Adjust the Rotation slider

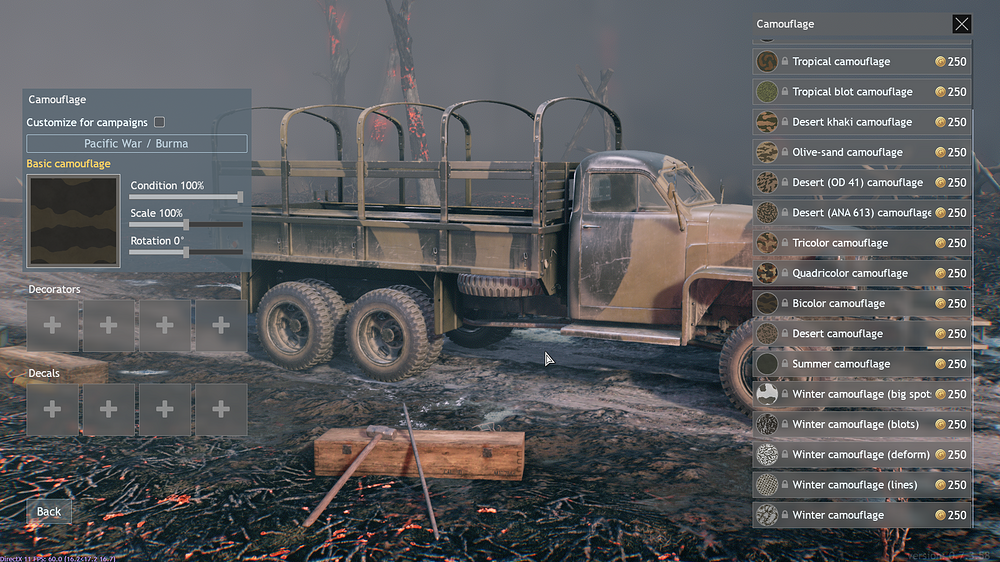(x=186, y=253)
